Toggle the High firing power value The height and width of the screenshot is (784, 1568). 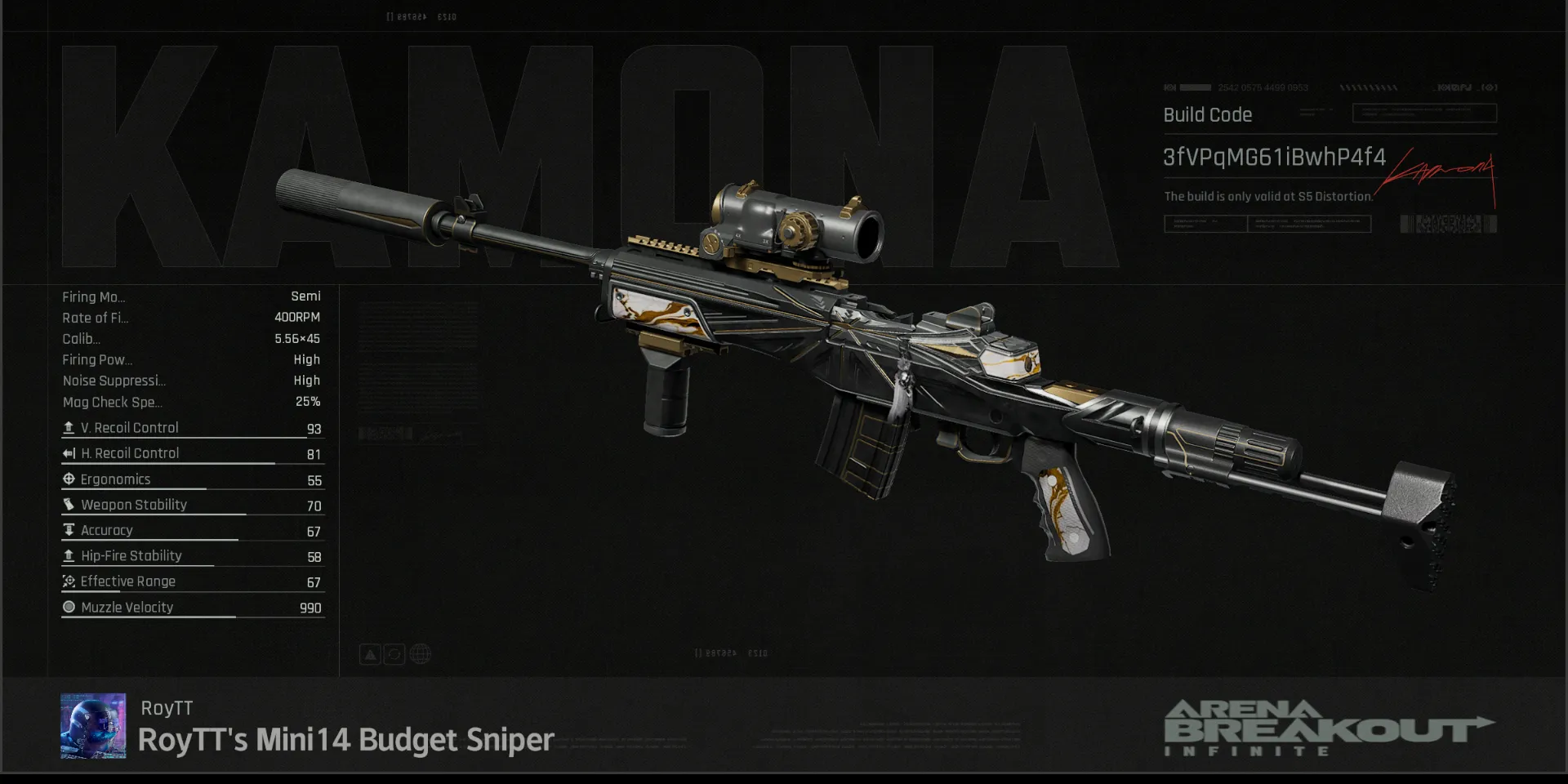[x=308, y=359]
